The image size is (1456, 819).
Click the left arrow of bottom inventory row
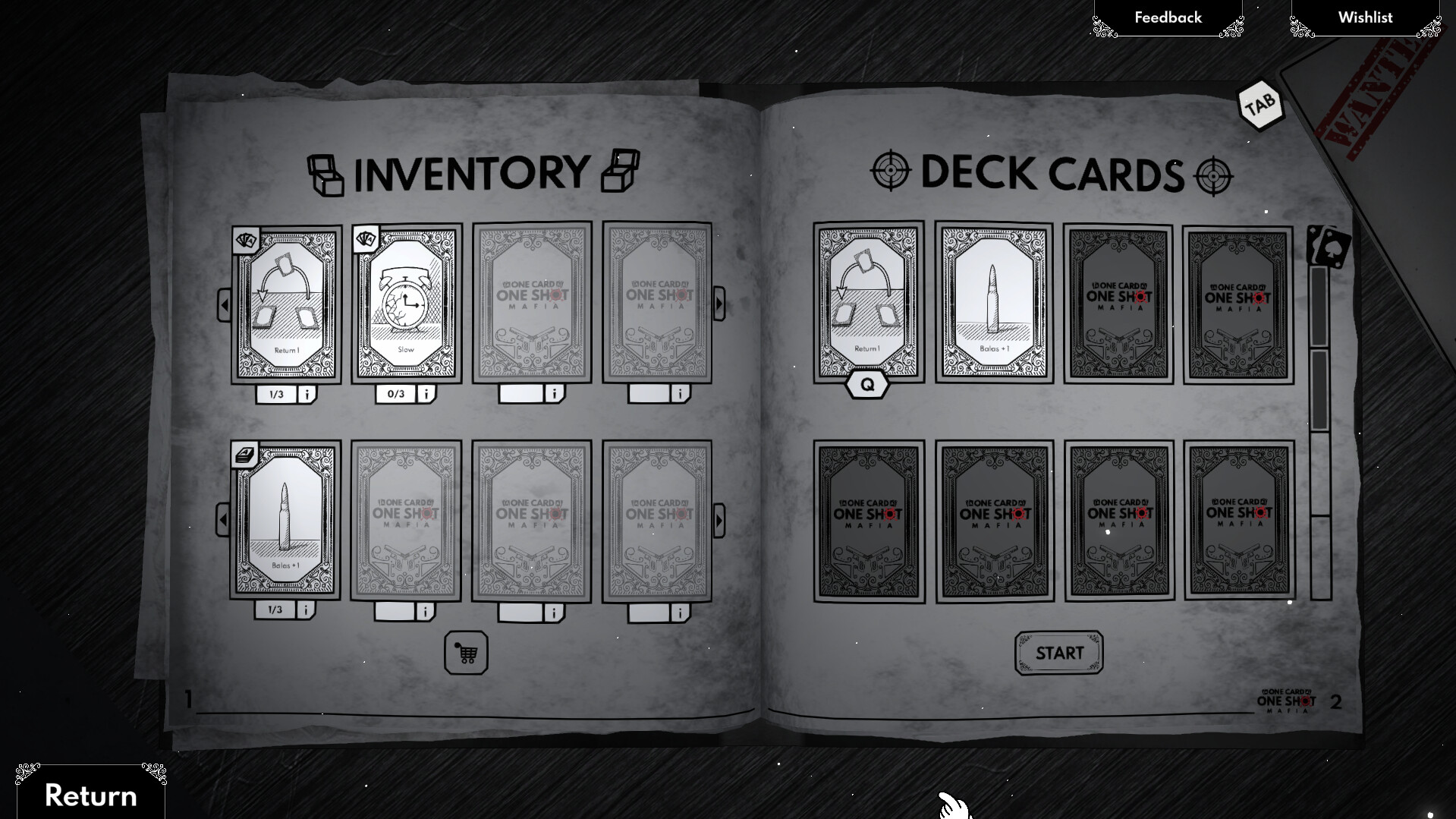pyautogui.click(x=224, y=519)
